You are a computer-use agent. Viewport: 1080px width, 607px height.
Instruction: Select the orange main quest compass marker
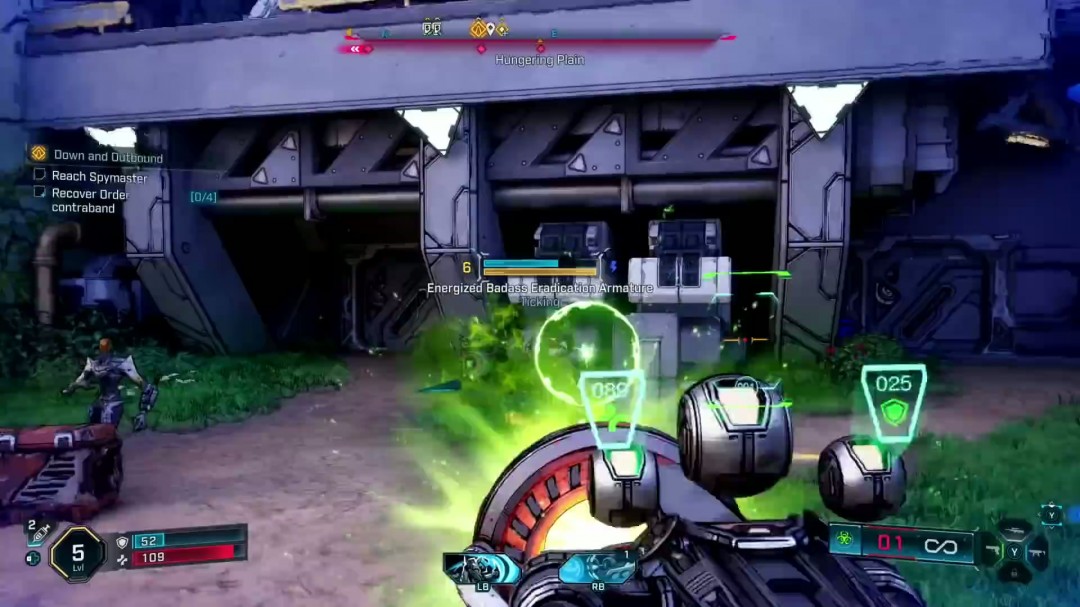click(x=479, y=29)
